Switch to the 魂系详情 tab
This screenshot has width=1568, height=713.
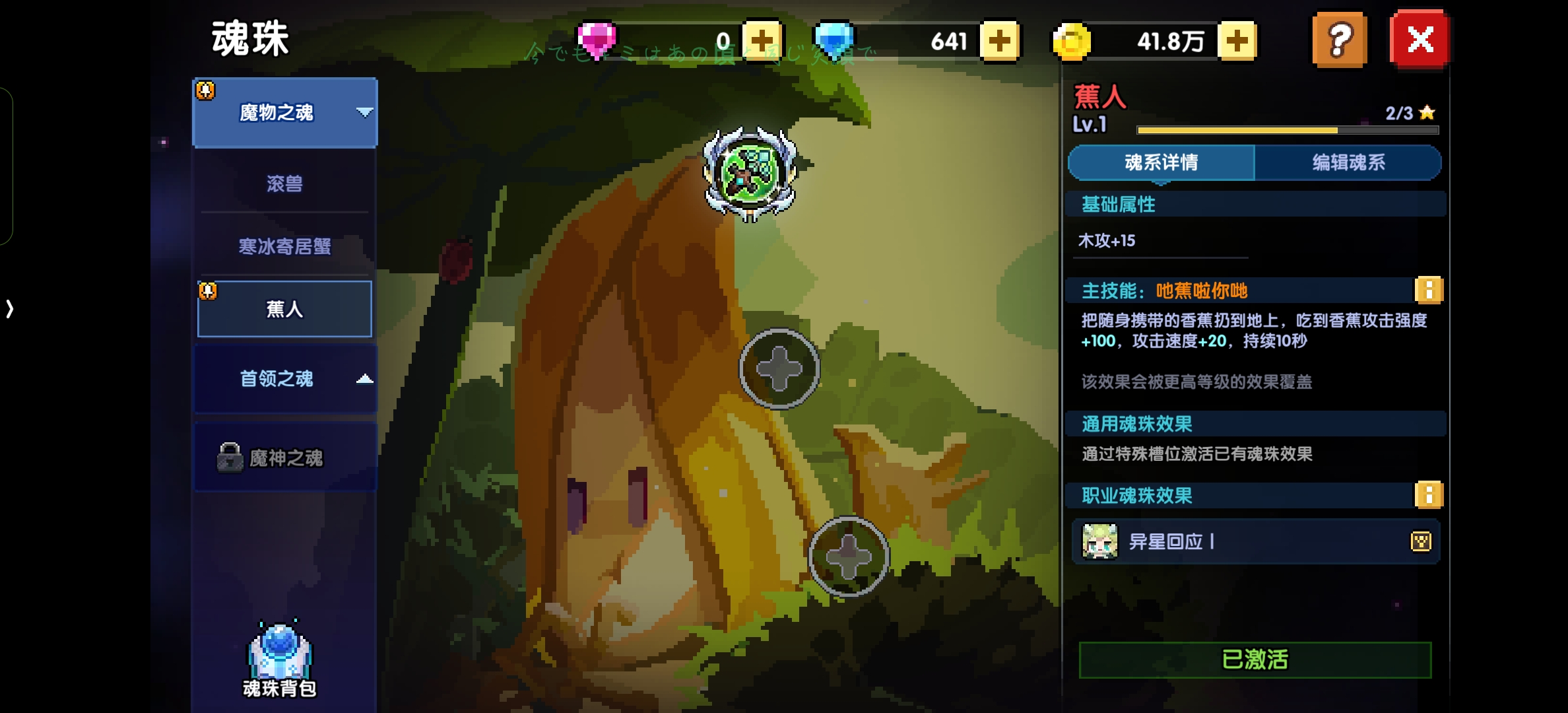coord(1161,162)
